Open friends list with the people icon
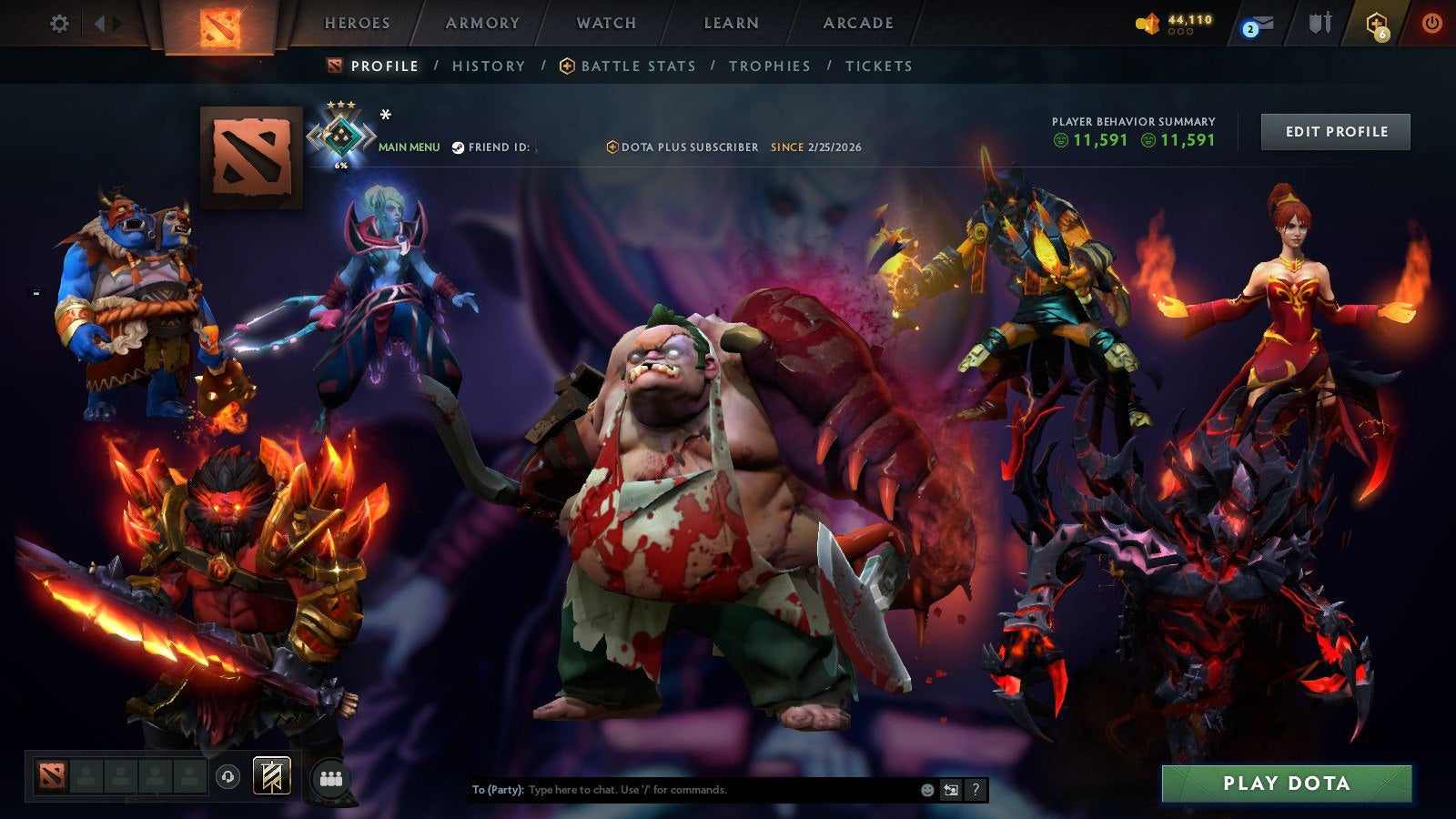1456x819 pixels. tap(332, 776)
